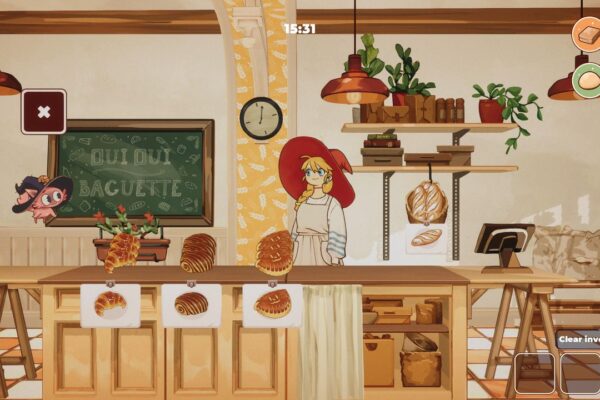
Task: Choose the baguette card under the shelf
Action: tap(426, 238)
